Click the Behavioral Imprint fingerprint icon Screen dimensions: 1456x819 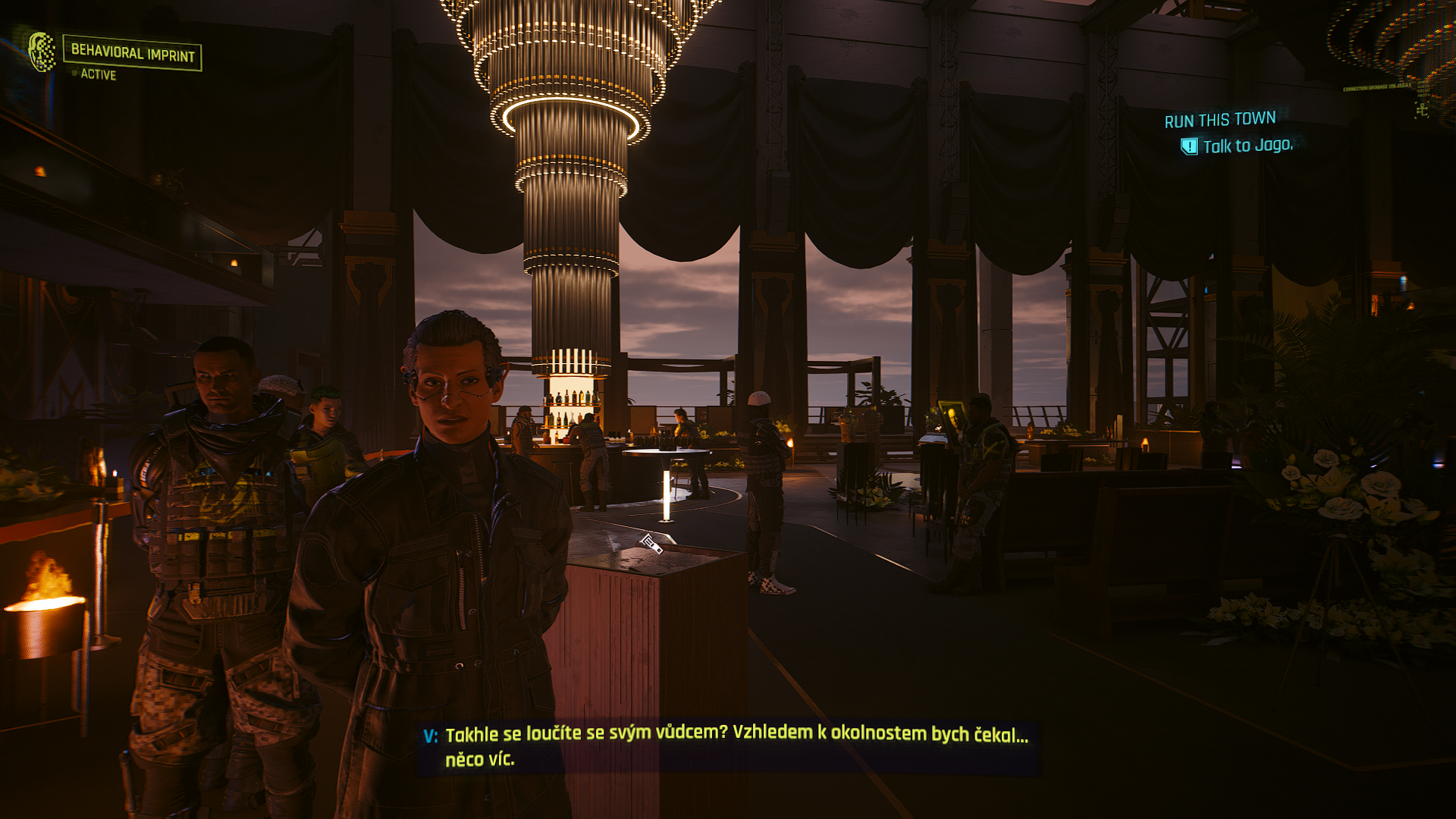click(x=42, y=52)
